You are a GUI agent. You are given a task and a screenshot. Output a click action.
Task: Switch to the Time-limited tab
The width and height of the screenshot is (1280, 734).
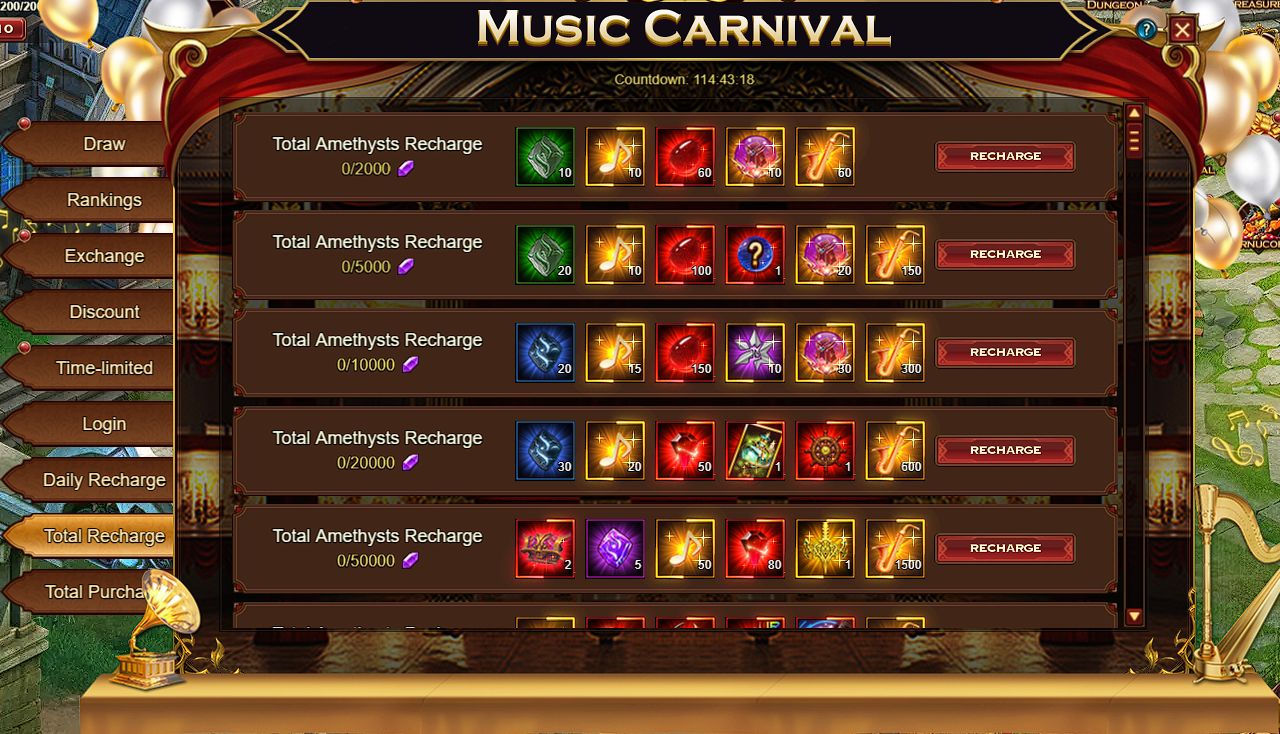coord(104,368)
